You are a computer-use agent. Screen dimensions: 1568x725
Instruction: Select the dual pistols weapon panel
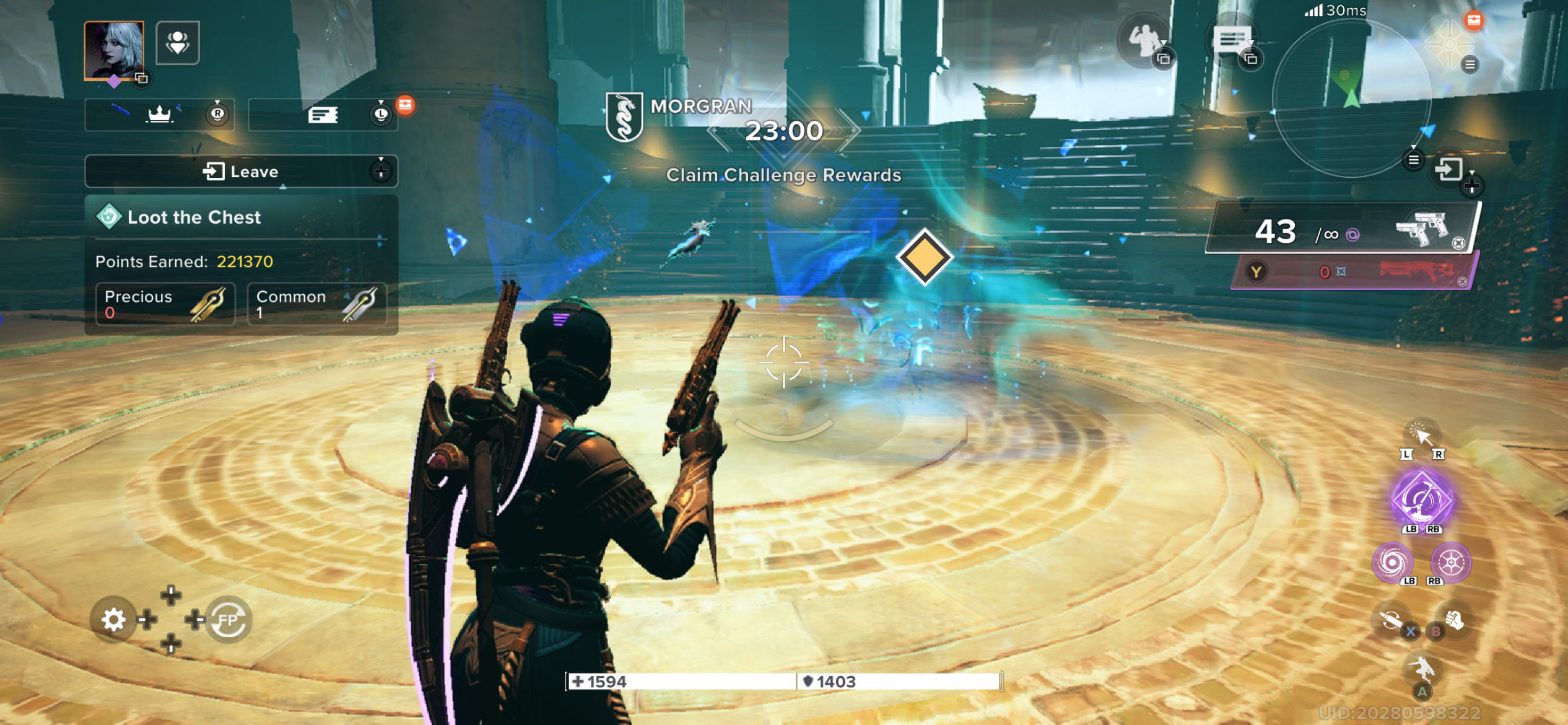1344,231
